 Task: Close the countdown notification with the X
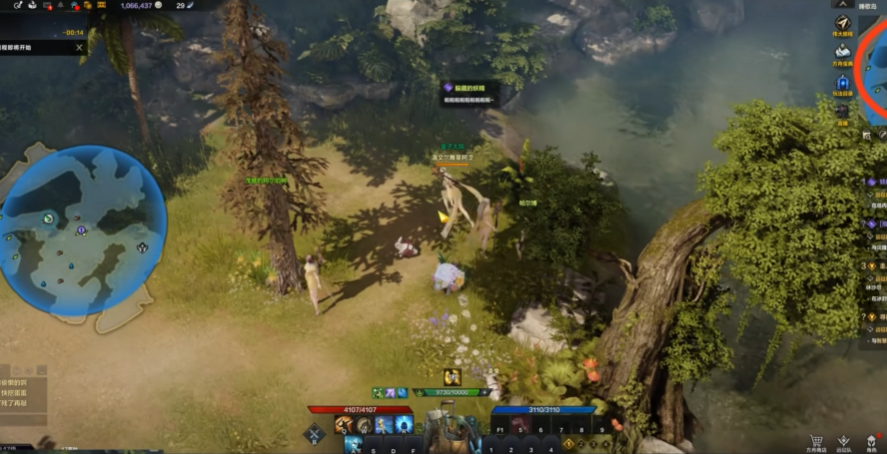click(79, 47)
